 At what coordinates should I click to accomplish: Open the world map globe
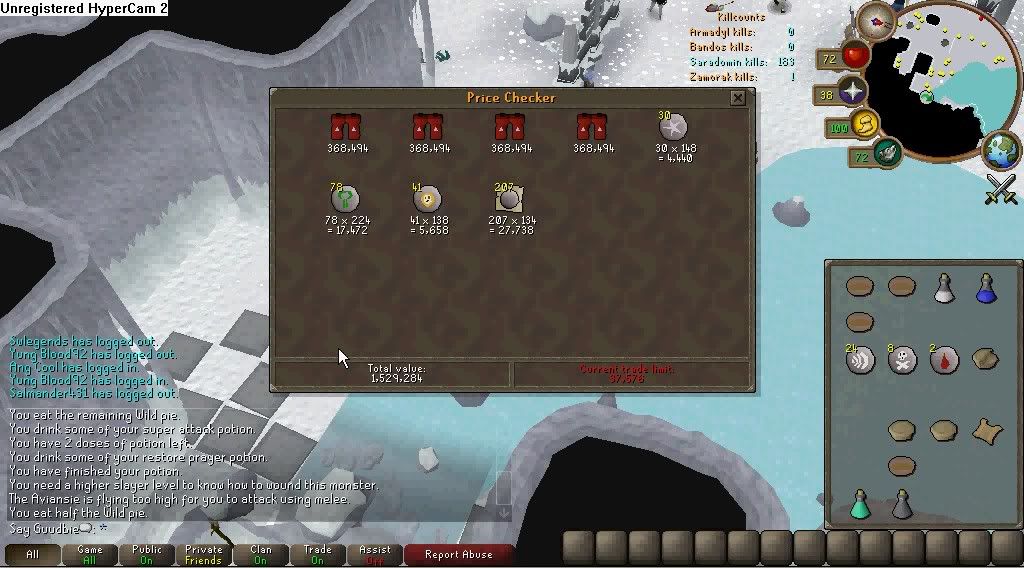[1000, 150]
